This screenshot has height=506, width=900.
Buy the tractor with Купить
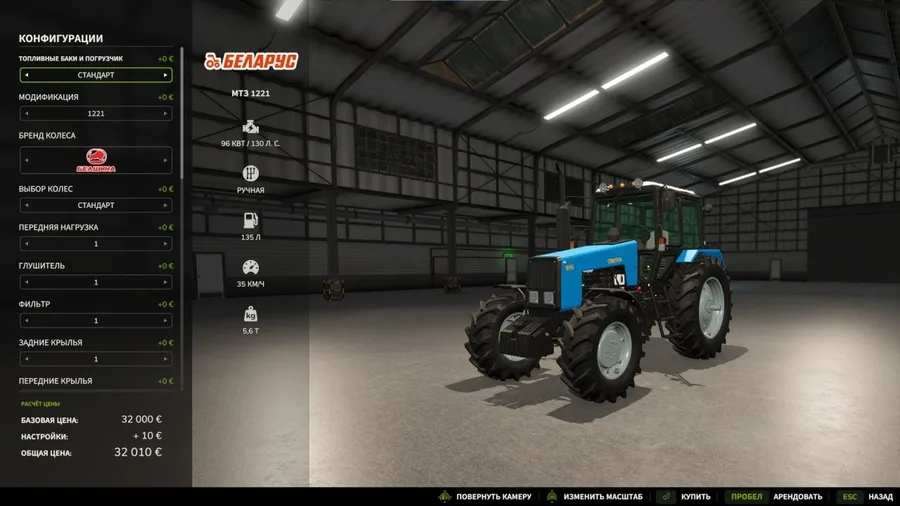pyautogui.click(x=694, y=497)
